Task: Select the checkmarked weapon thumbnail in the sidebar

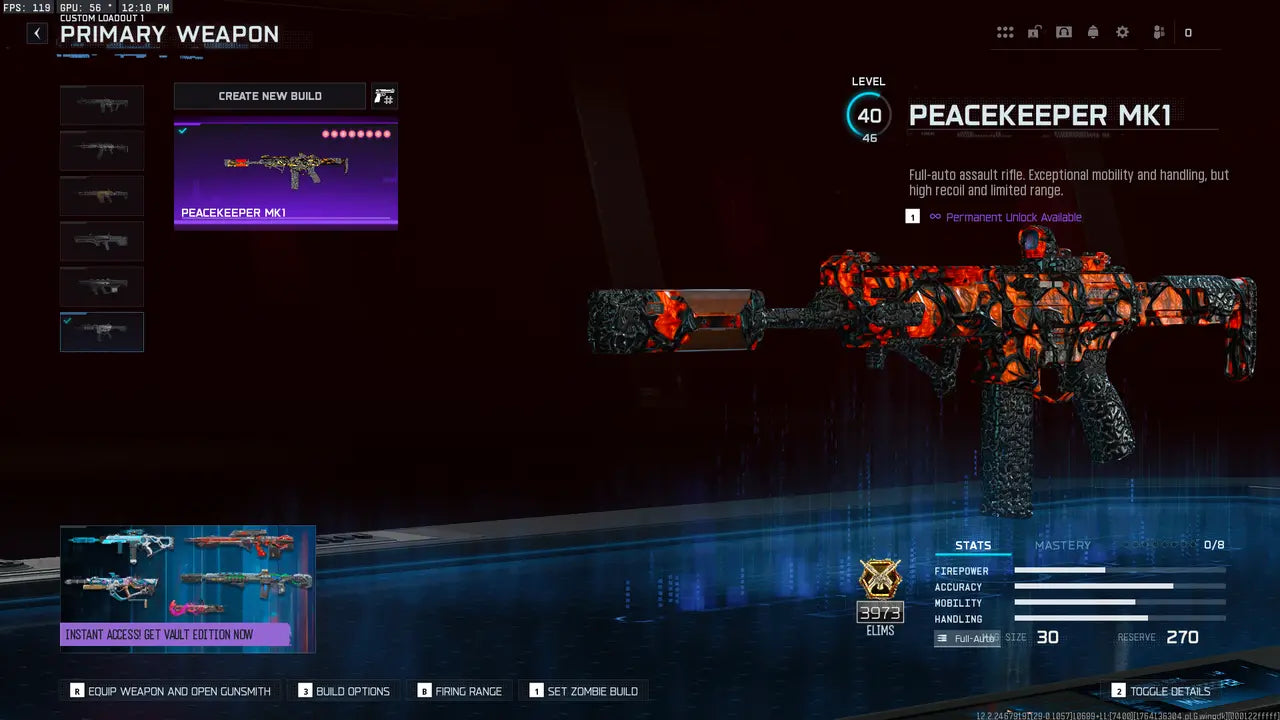Action: (x=101, y=331)
